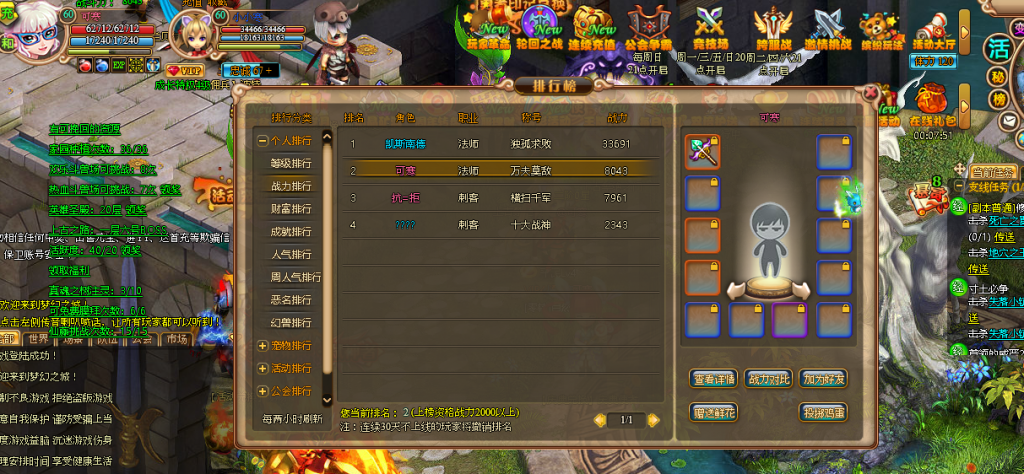The width and height of the screenshot is (1024, 474).
Task: Open the 财富排行 wealth ranking list
Action: point(290,209)
